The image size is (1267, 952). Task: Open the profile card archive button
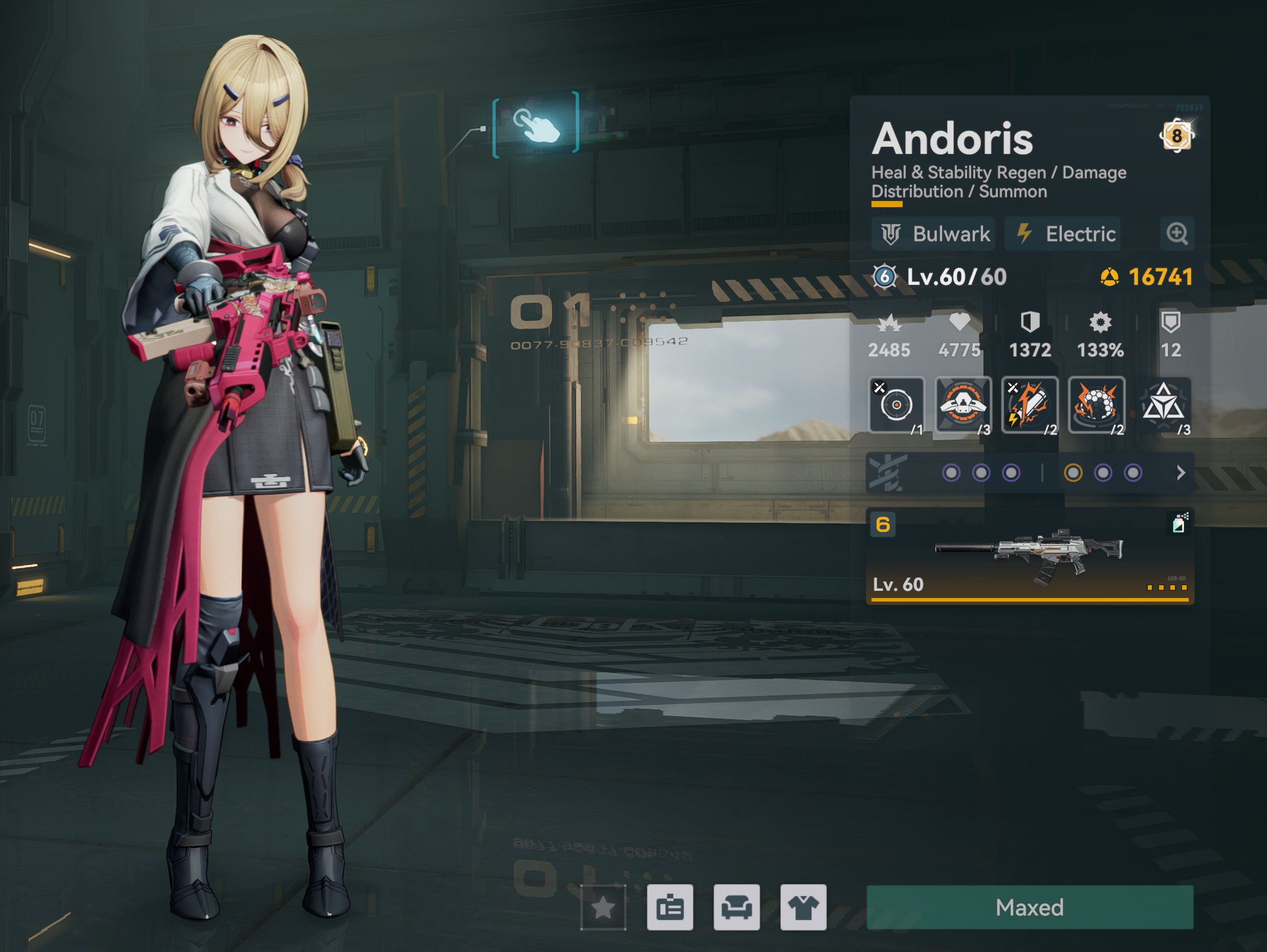[x=670, y=907]
